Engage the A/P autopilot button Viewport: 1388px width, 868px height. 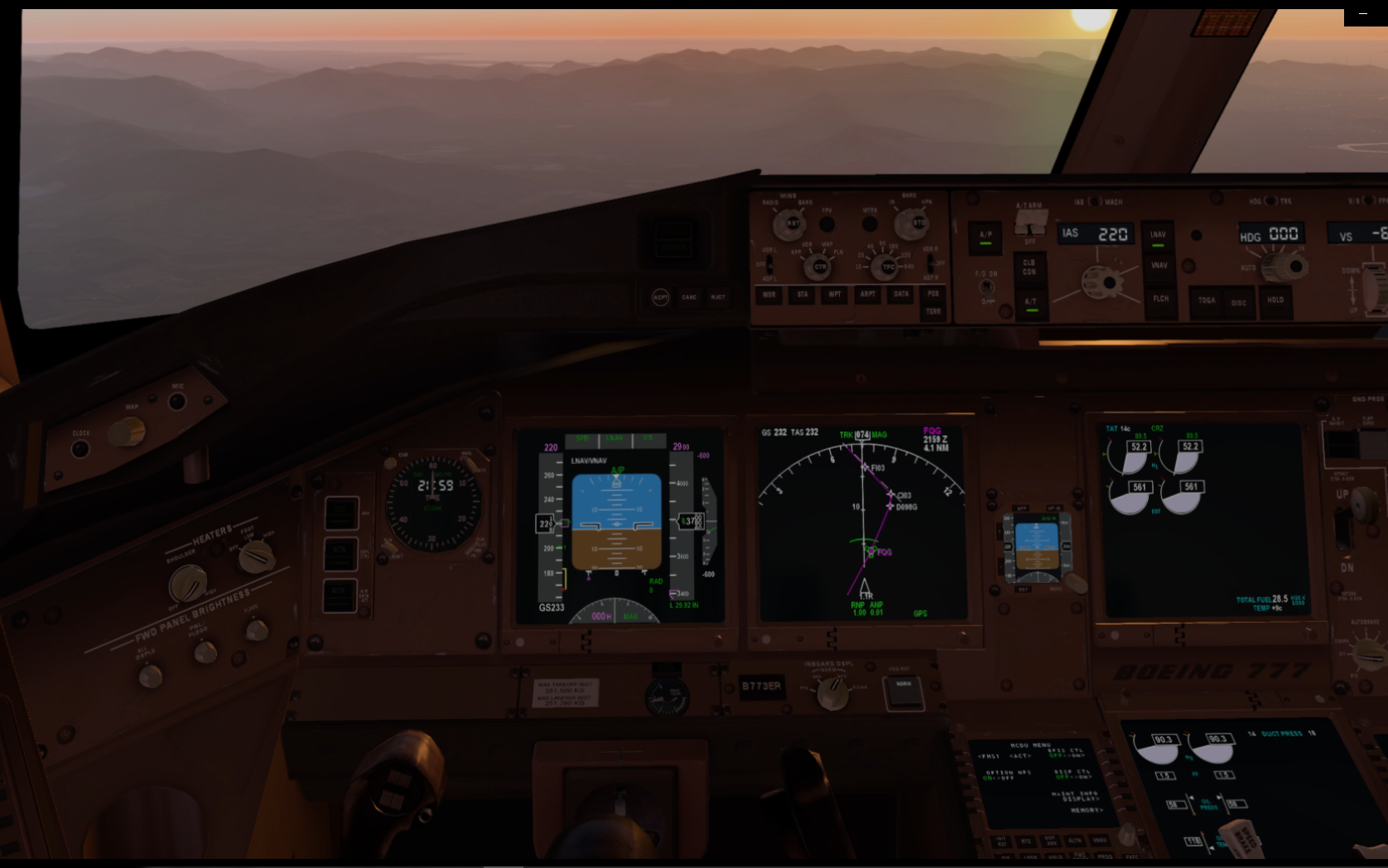(x=986, y=236)
